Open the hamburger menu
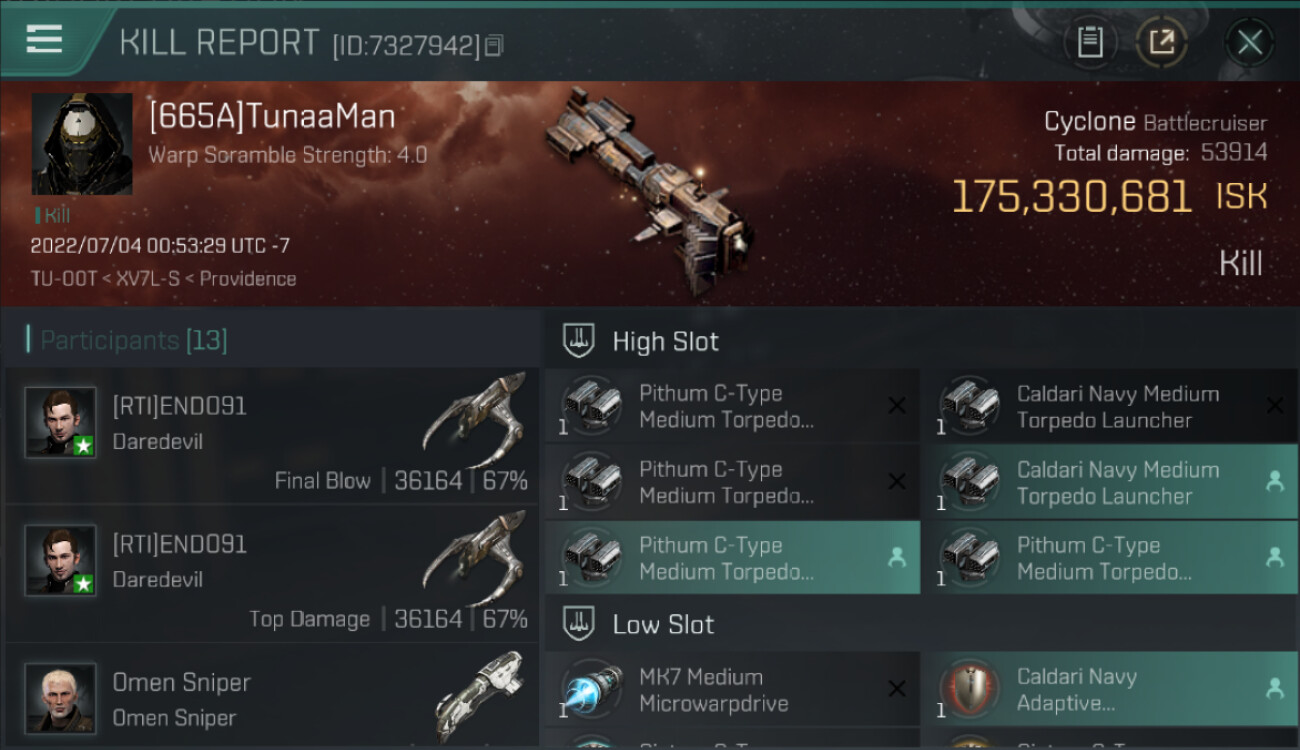Image resolution: width=1300 pixels, height=750 pixels. point(45,40)
